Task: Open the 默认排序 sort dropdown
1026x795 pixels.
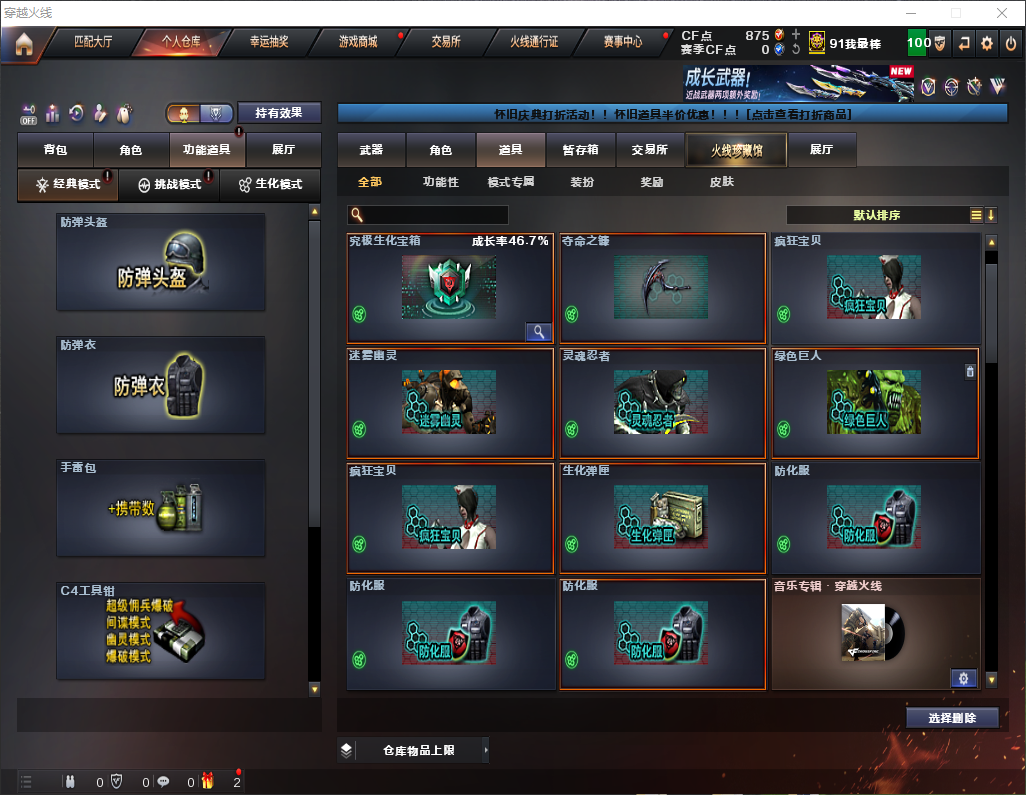Action: click(x=875, y=215)
